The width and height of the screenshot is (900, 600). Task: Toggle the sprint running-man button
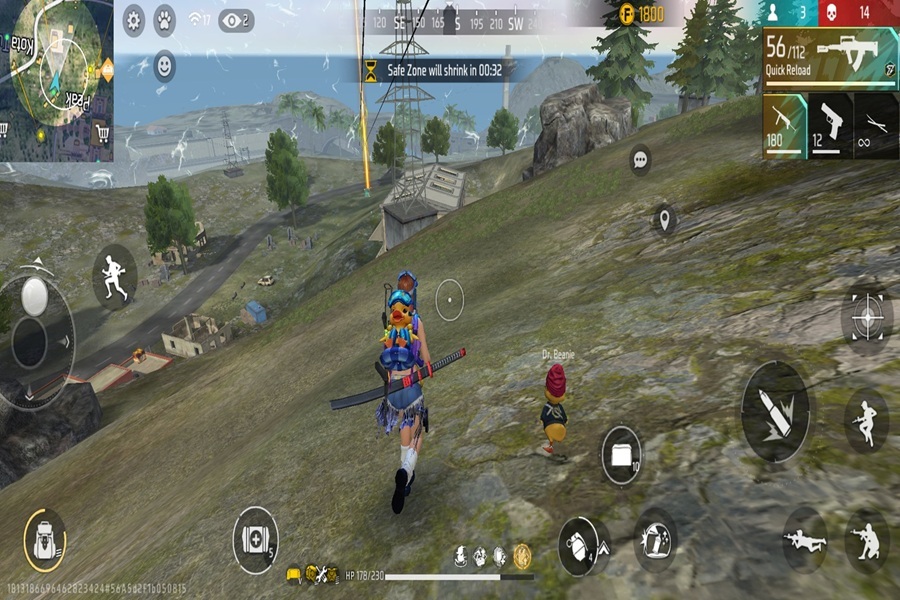(114, 276)
